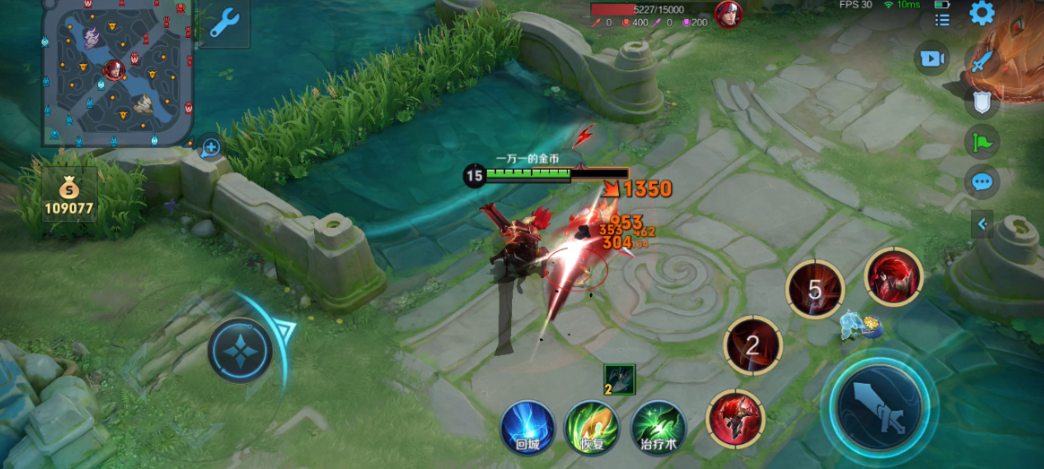
Task: Open the chat bubble button
Action: pyautogui.click(x=982, y=182)
